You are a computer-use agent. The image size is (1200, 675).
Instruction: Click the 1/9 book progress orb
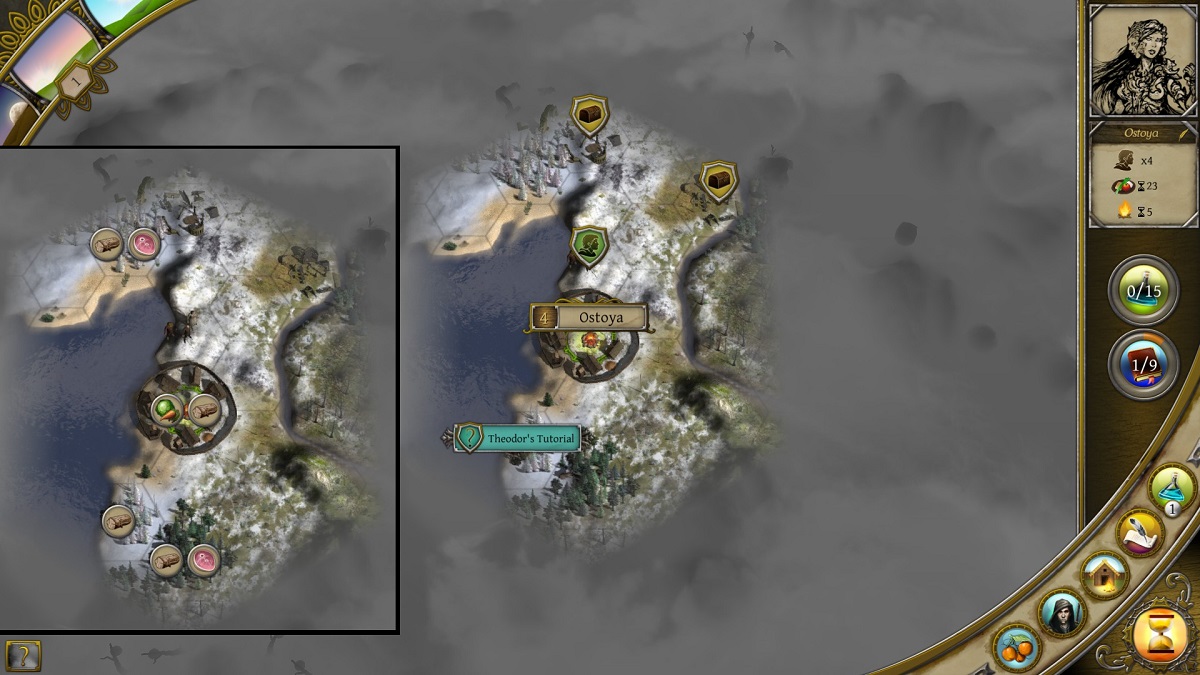[1143, 364]
